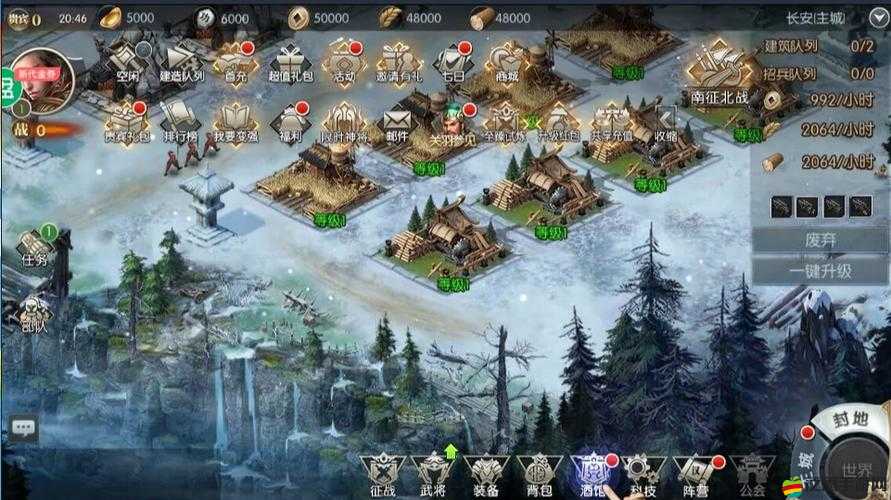Viewport: 891px width, 500px height.
Task: Open the chat speech bubble
Action: pos(23,428)
